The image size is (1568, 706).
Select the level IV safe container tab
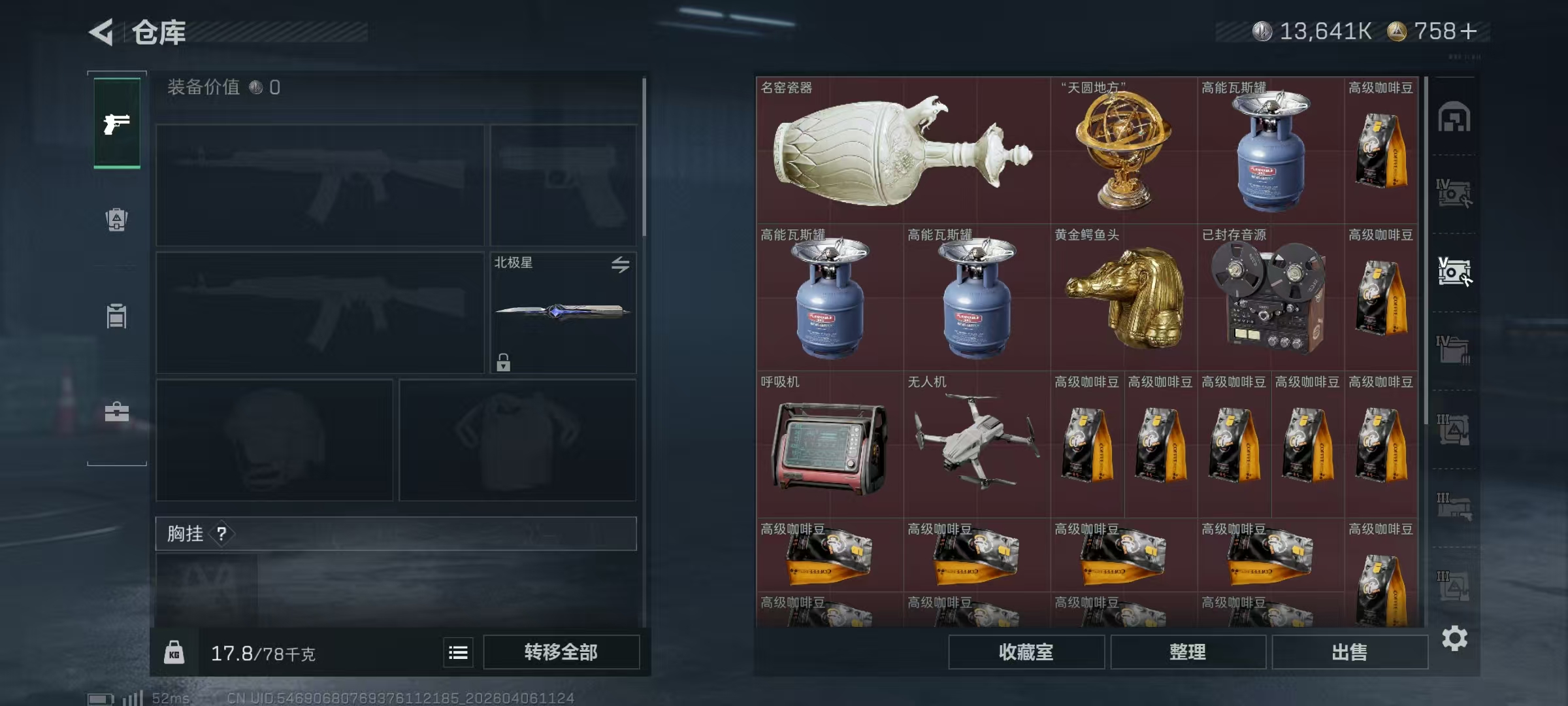1454,193
